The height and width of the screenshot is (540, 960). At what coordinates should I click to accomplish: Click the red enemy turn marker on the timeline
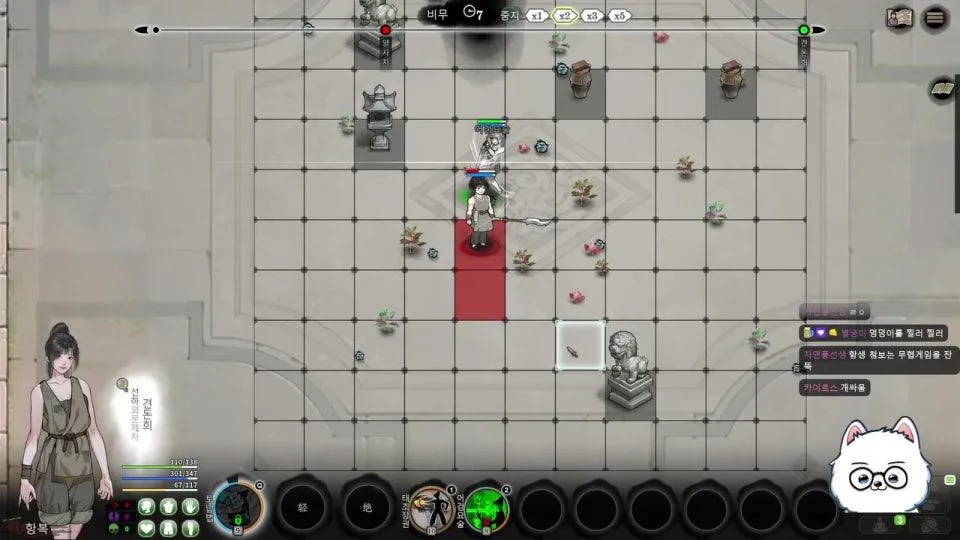[x=385, y=31]
